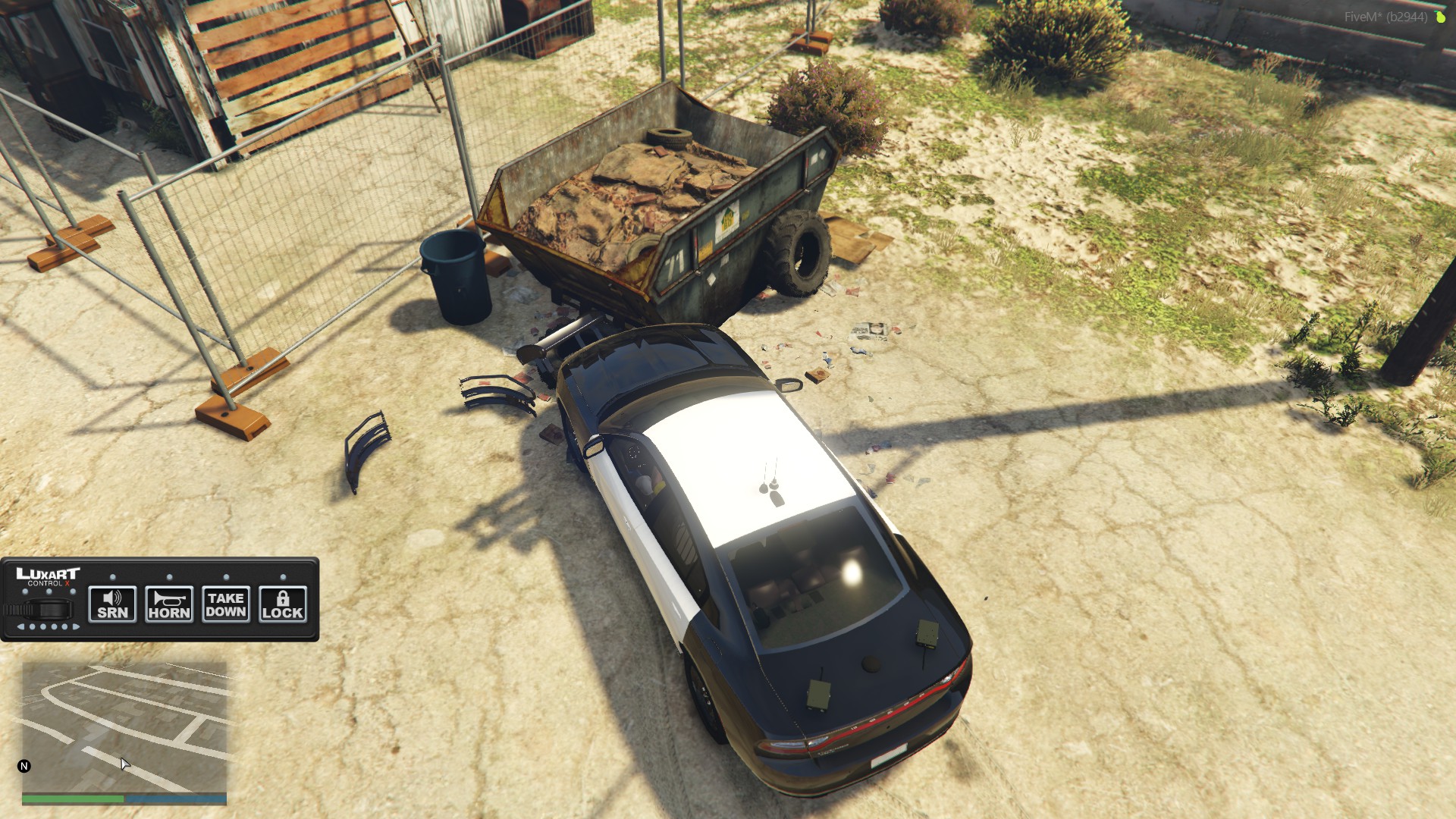Click the north compass marker on minimap
The height and width of the screenshot is (819, 1456).
tap(24, 766)
